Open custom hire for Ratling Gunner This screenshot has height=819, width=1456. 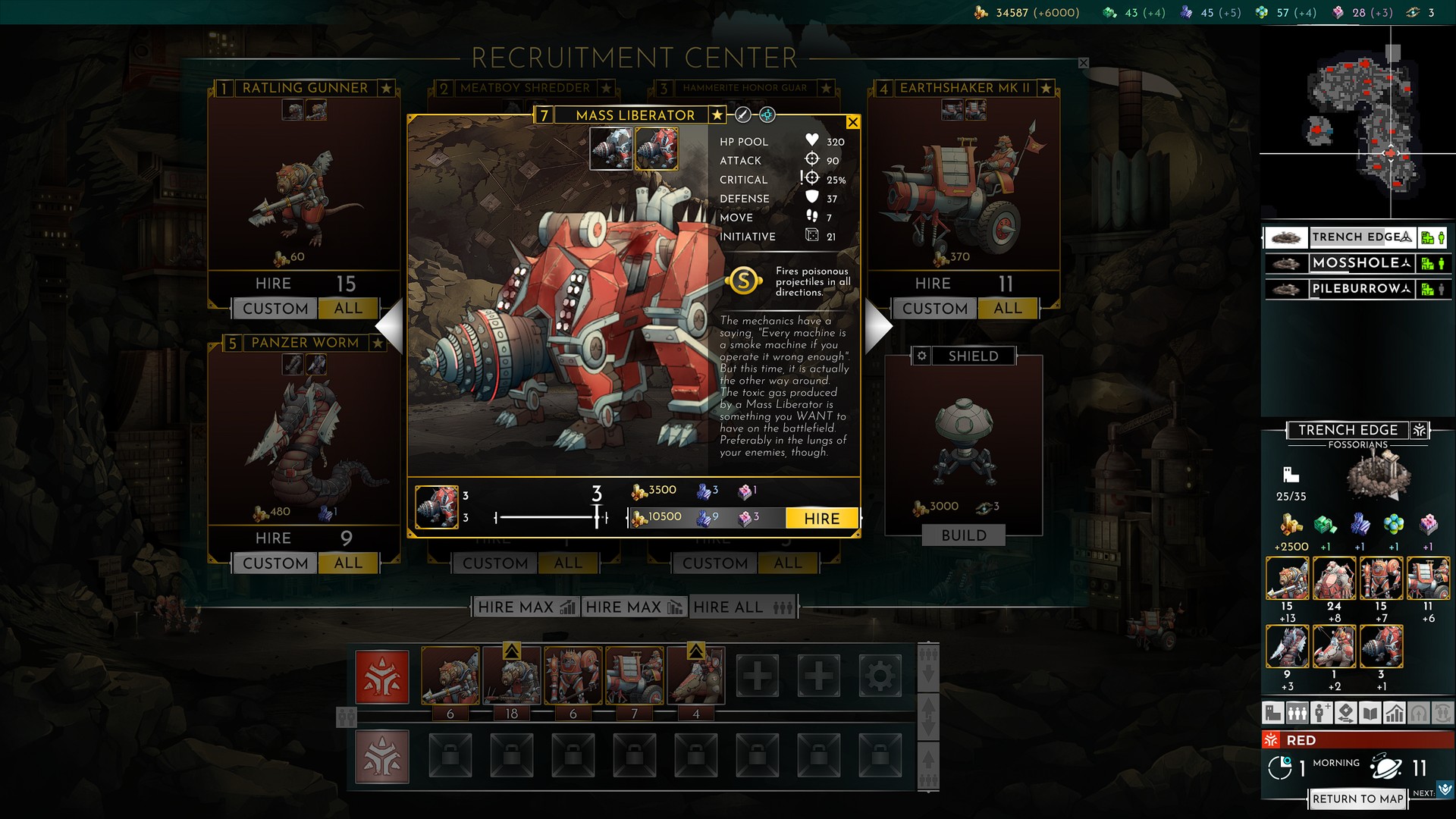coord(275,309)
